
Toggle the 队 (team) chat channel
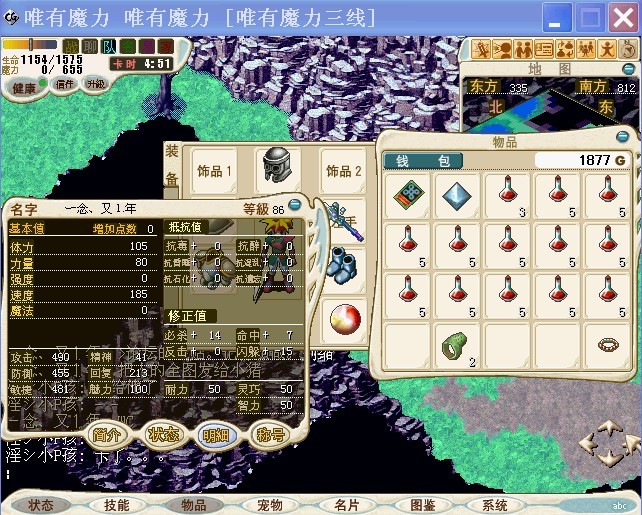(x=108, y=46)
